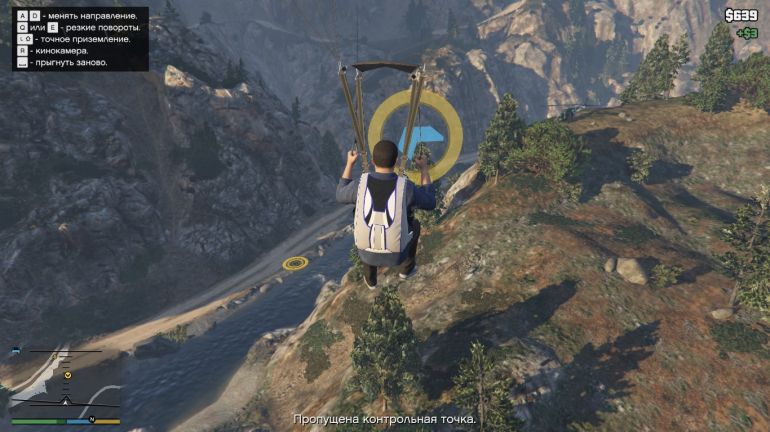Click the blue car blip on the minimap
The image size is (770, 432).
tap(17, 351)
